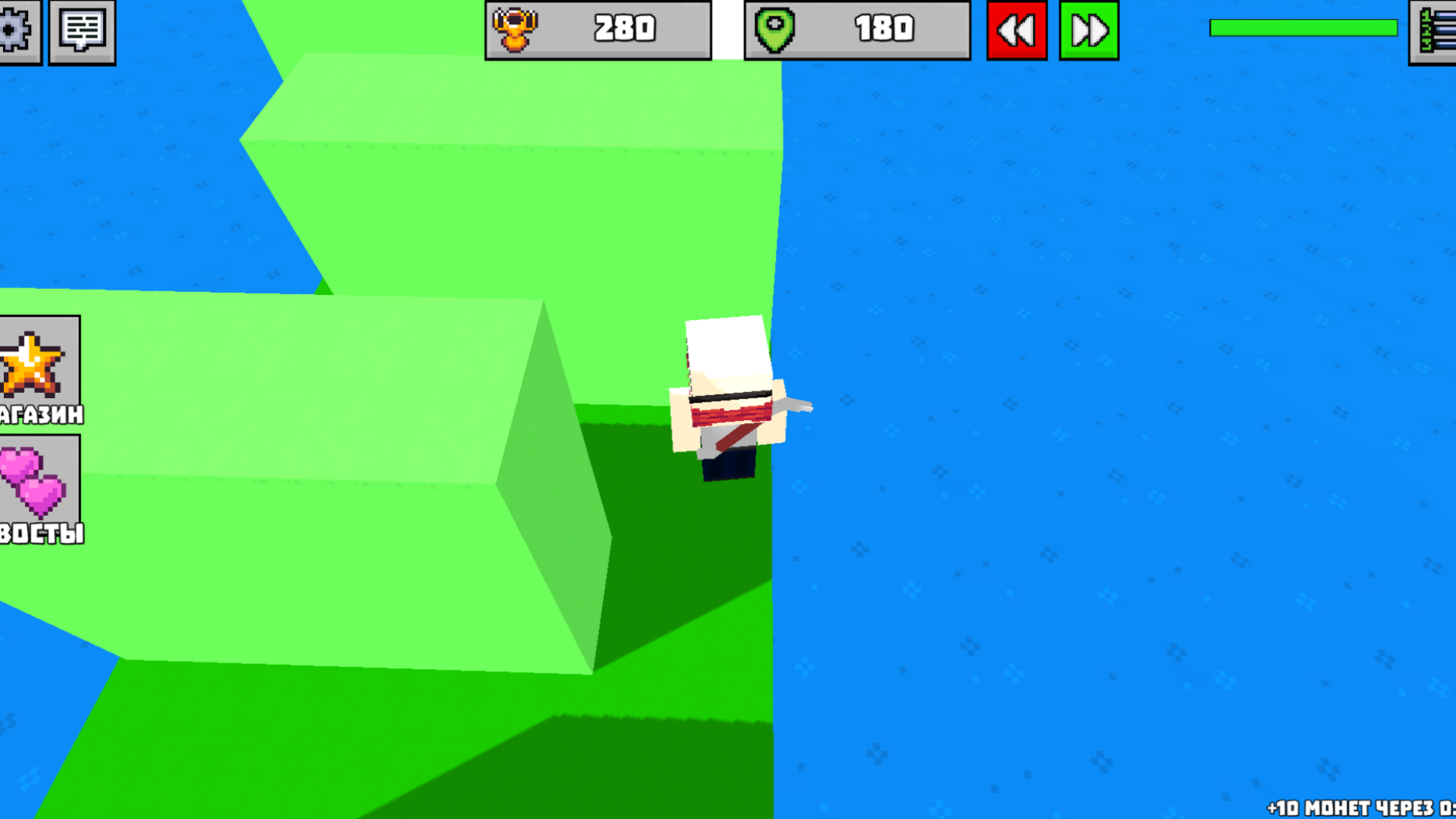Open game settings via the gear icon

coord(20,30)
